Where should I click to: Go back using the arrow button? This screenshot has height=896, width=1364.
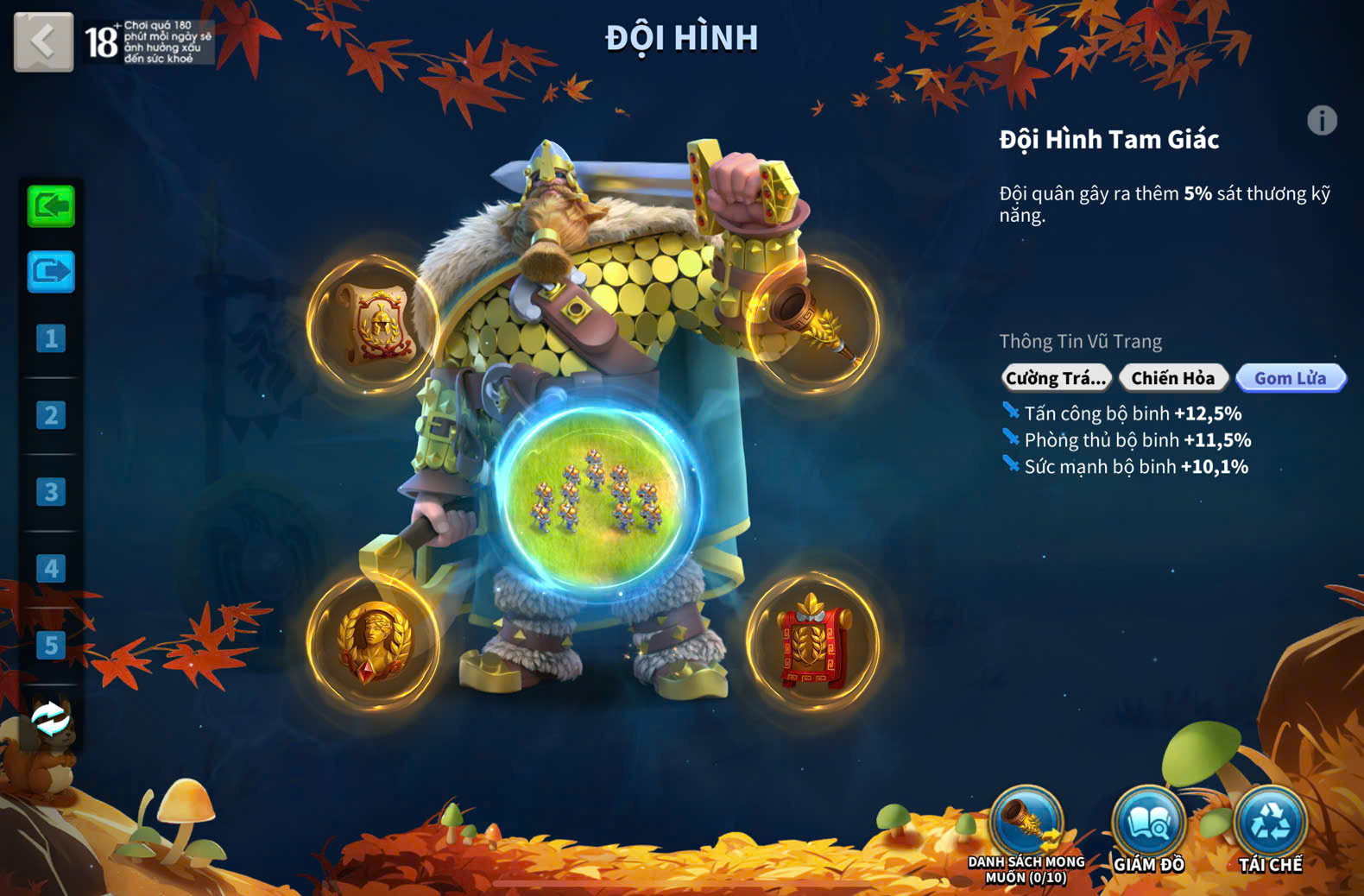(x=43, y=41)
